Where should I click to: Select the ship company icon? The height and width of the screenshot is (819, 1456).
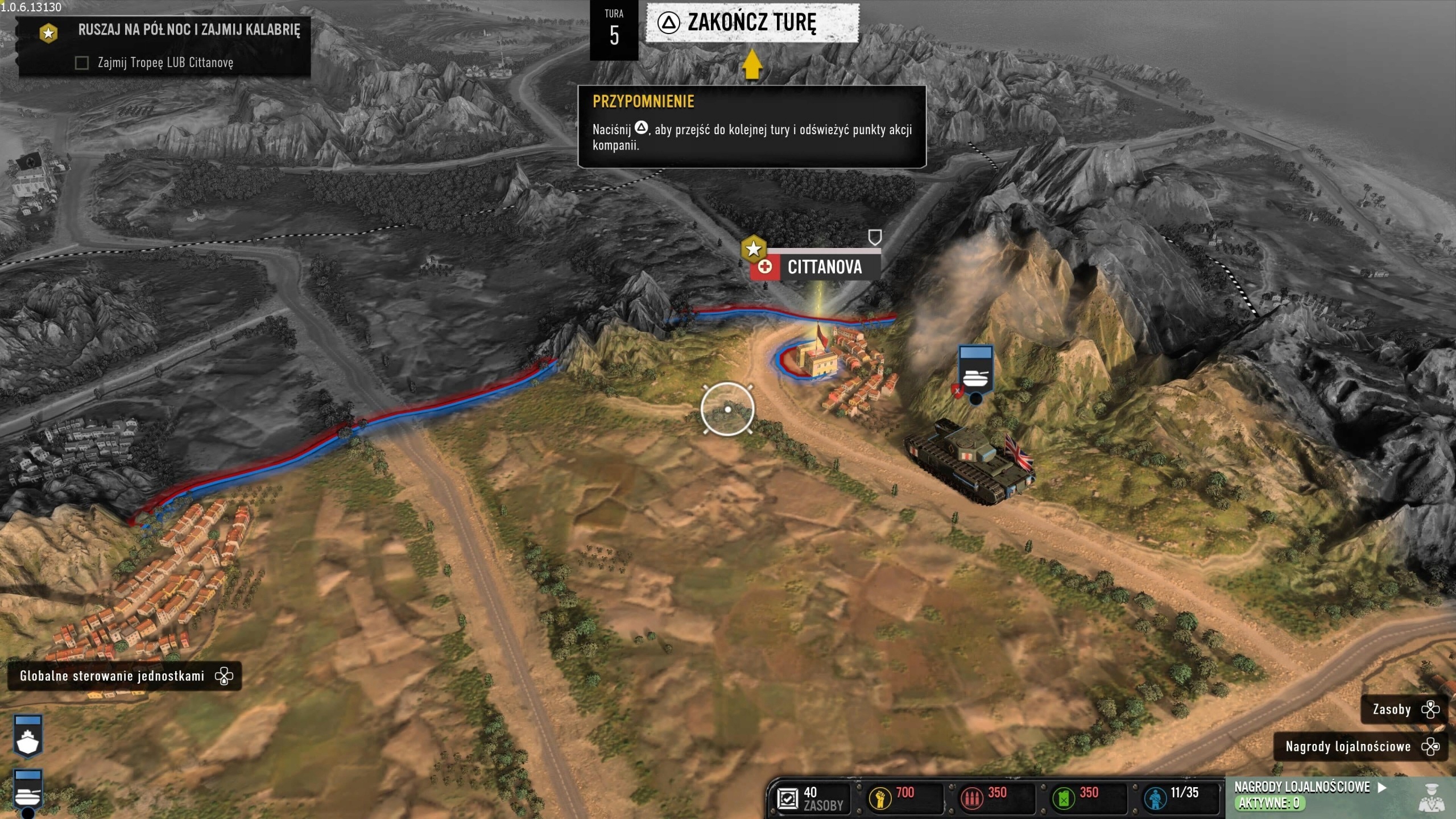[27, 738]
